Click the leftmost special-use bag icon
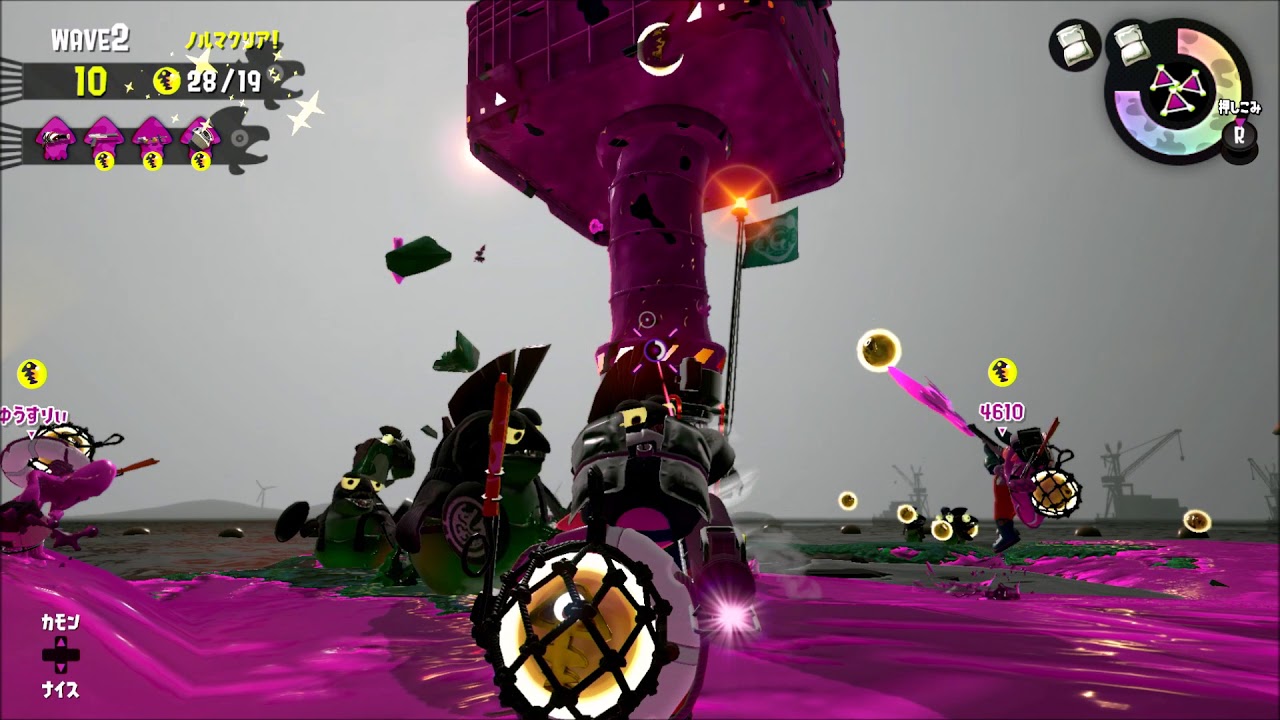Viewport: 1280px width, 720px height. [1074, 46]
